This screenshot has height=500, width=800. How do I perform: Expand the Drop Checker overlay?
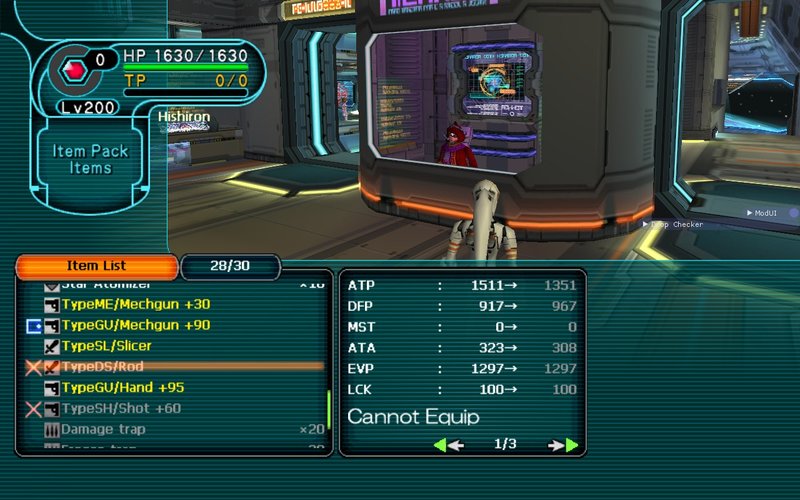tap(646, 225)
